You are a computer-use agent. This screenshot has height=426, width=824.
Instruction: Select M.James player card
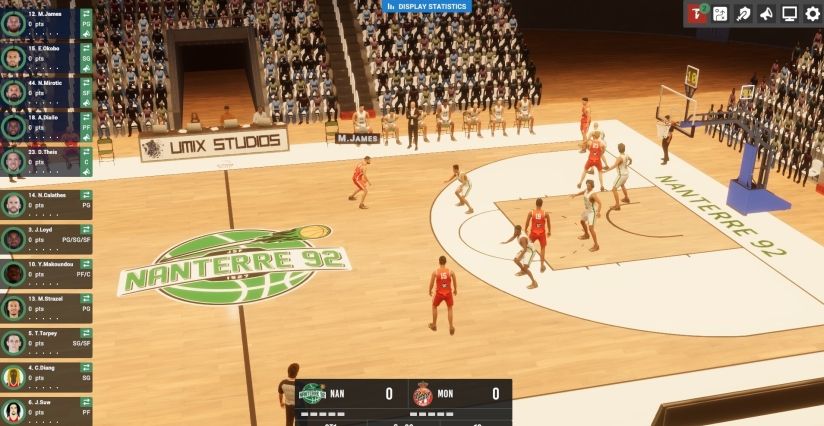click(x=40, y=22)
